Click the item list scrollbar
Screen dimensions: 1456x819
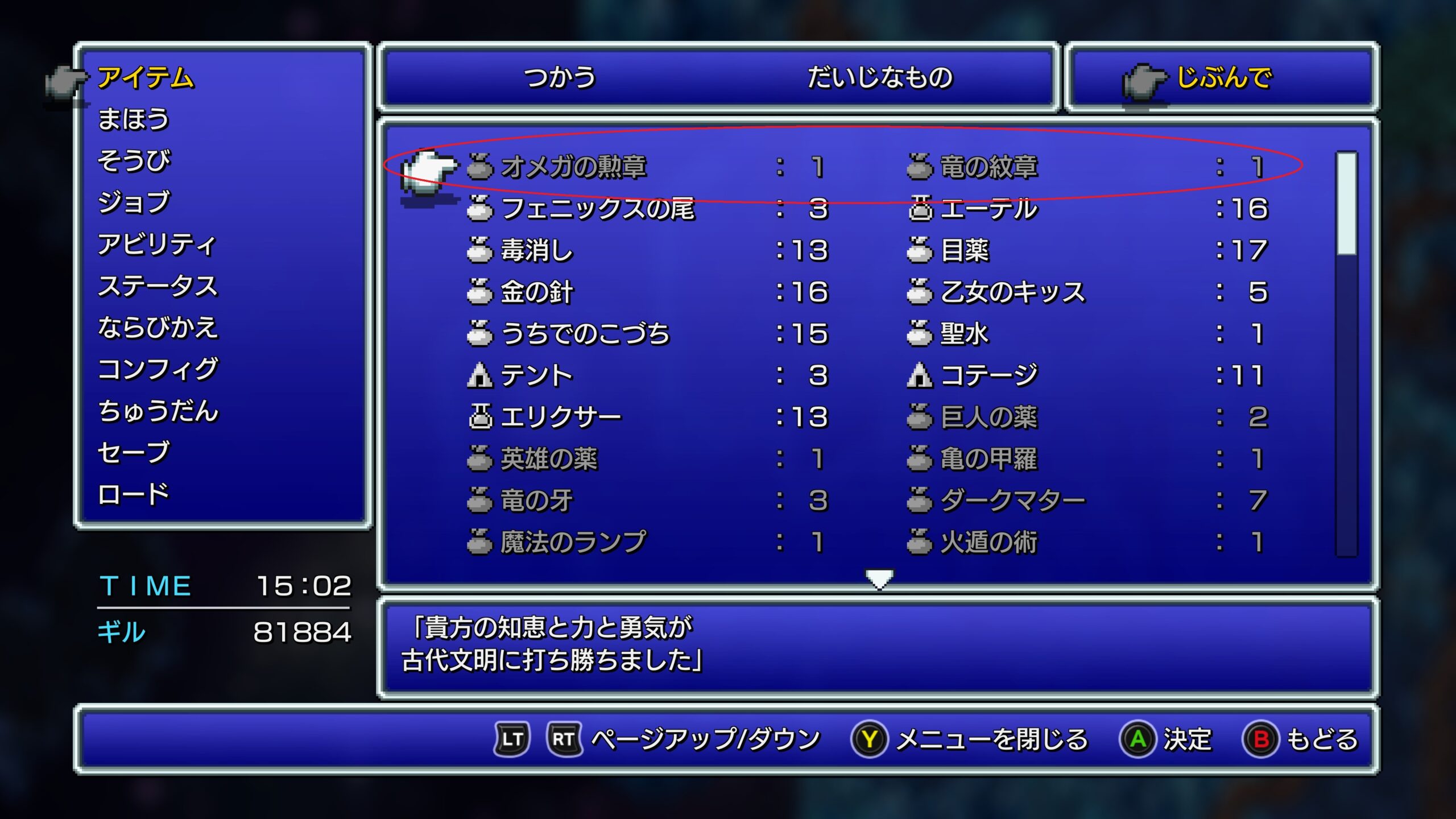pos(1346,353)
